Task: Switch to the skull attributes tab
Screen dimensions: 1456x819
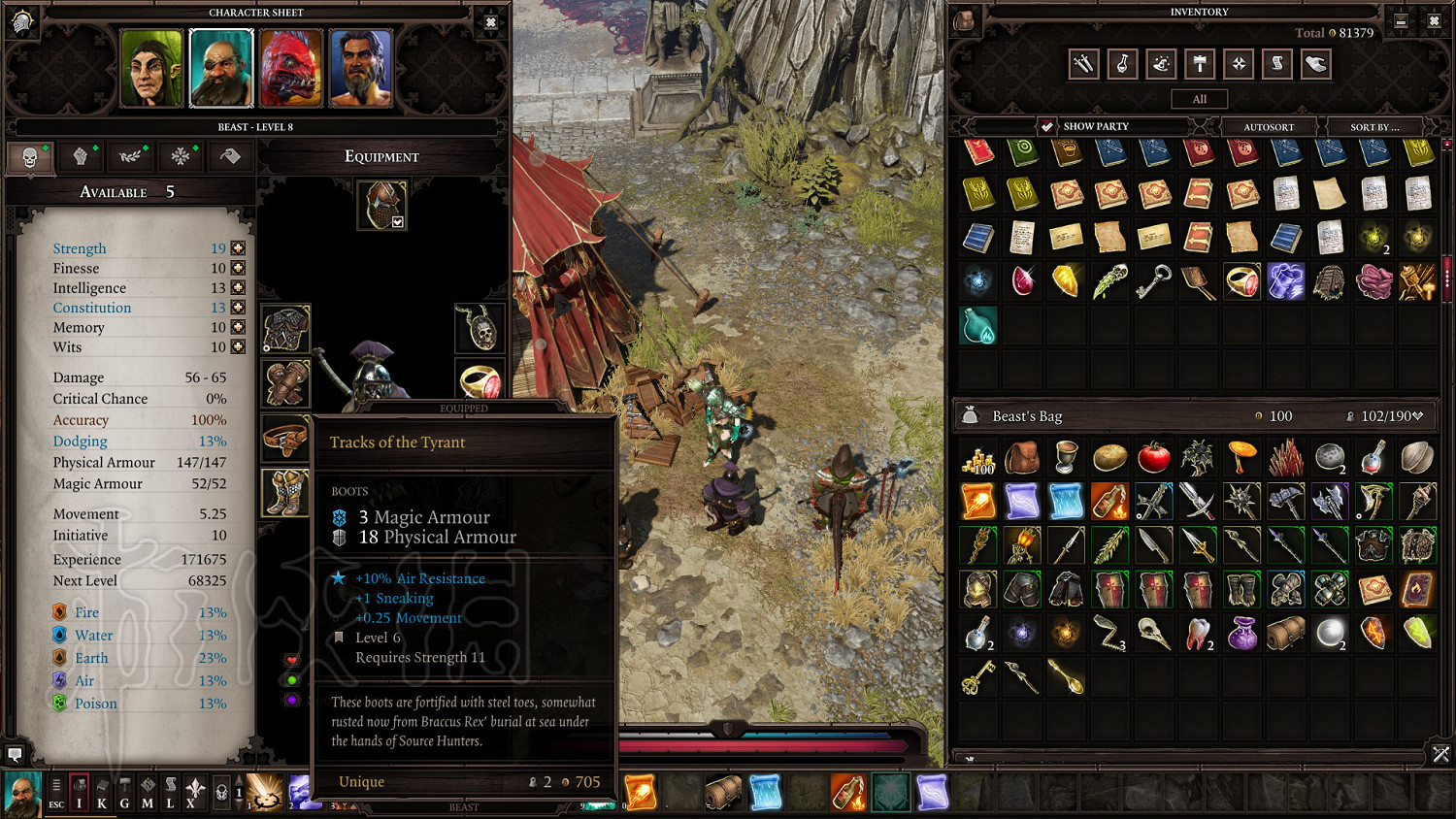Action: click(x=30, y=157)
